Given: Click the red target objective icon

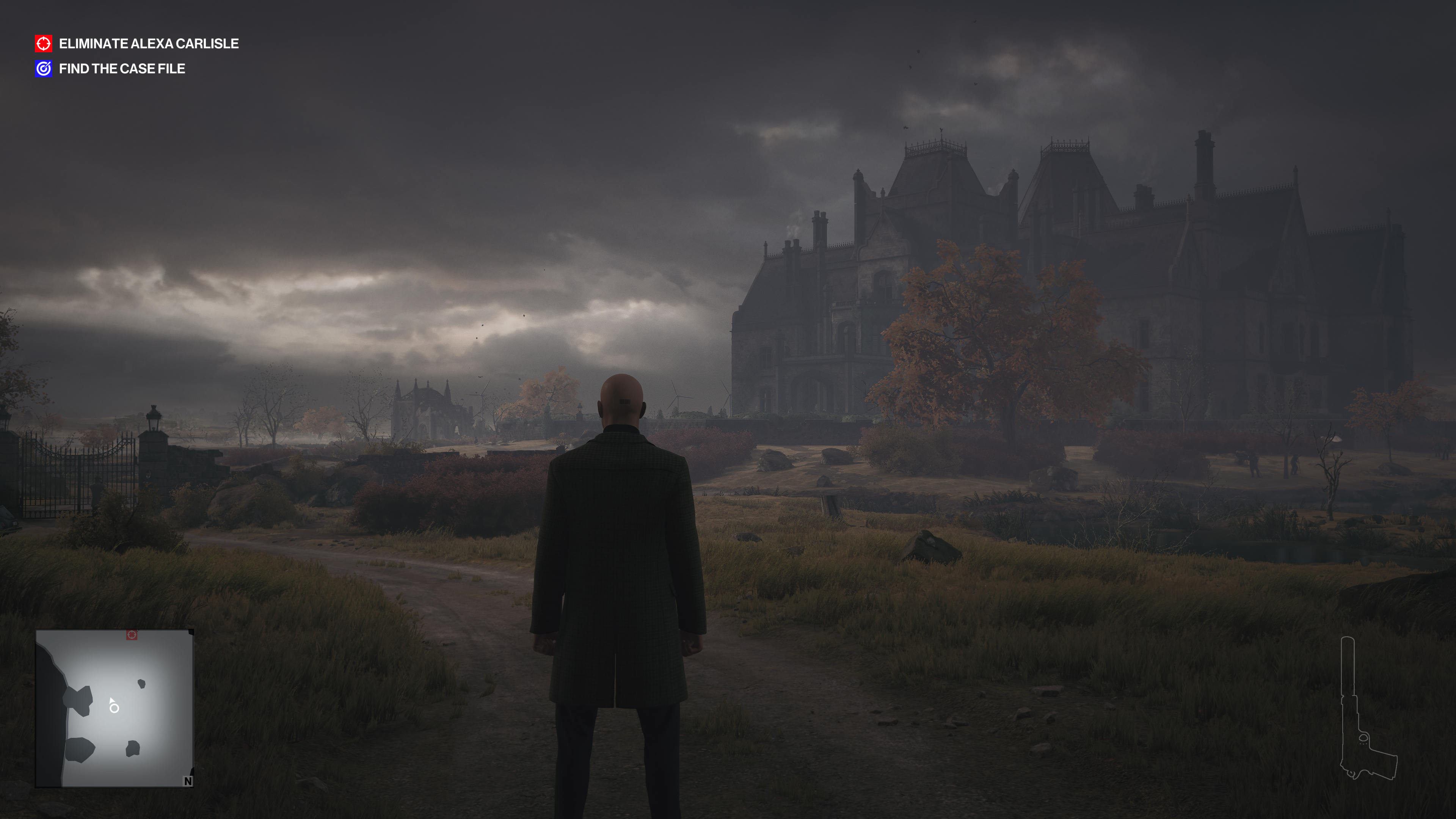Looking at the screenshot, I should [x=44, y=44].
